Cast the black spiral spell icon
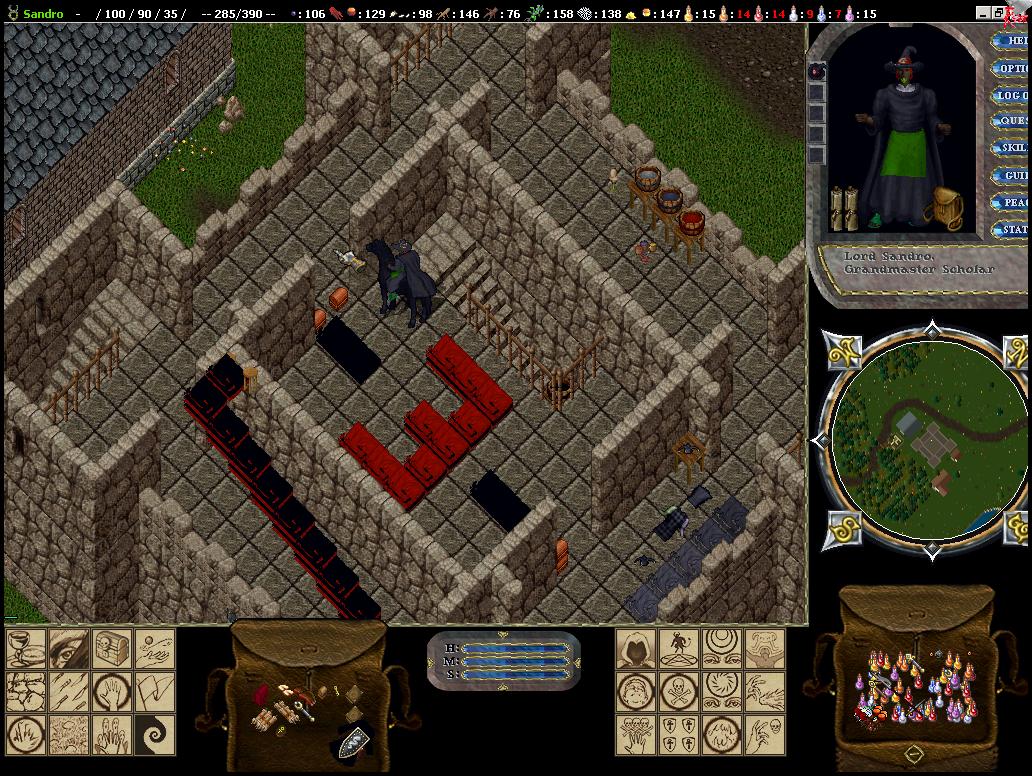Image resolution: width=1032 pixels, height=776 pixels. 155,734
